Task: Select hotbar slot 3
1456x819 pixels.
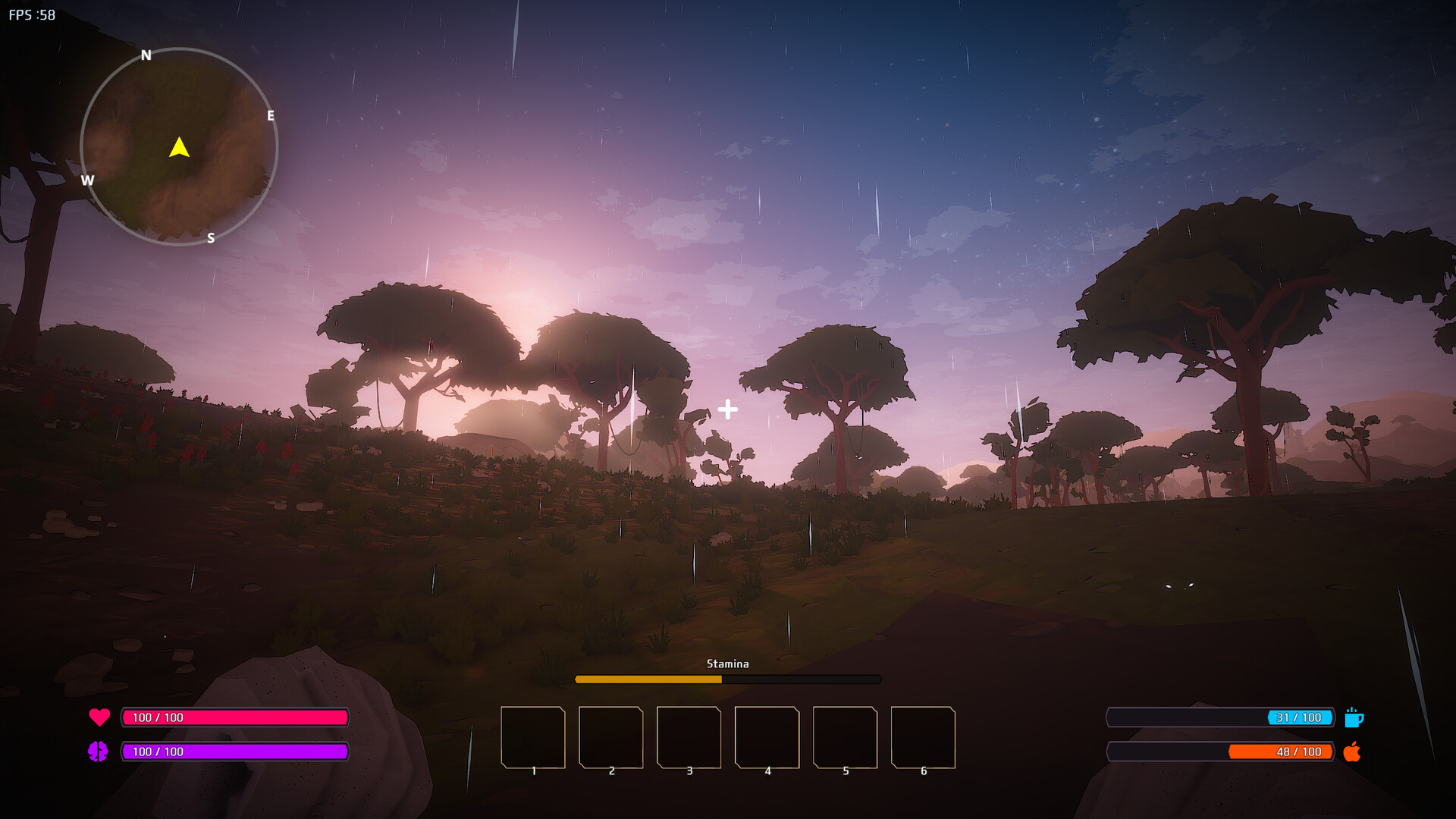Action: (689, 736)
